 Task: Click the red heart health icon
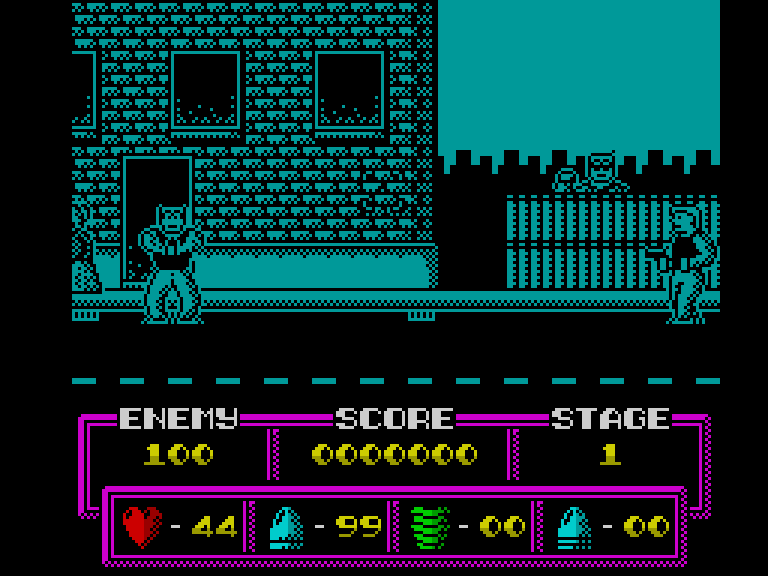pos(142,526)
